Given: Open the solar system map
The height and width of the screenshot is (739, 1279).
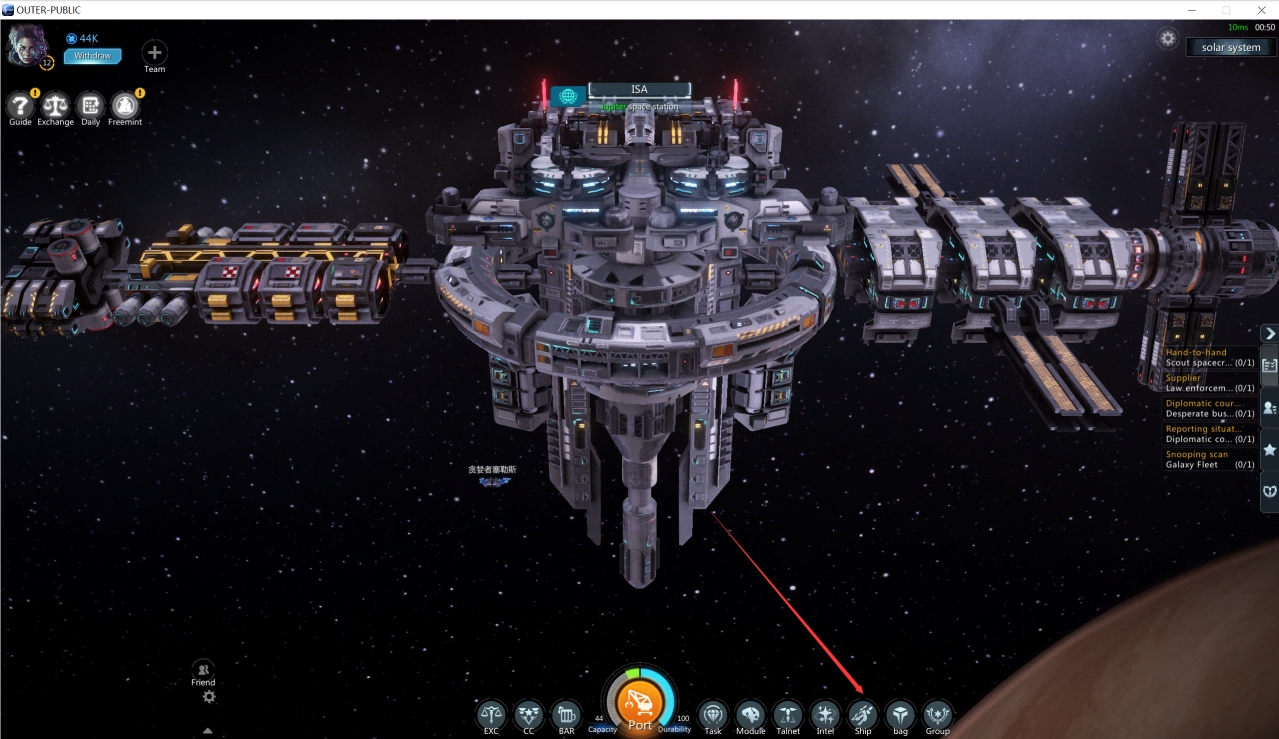Looking at the screenshot, I should pyautogui.click(x=1230, y=47).
